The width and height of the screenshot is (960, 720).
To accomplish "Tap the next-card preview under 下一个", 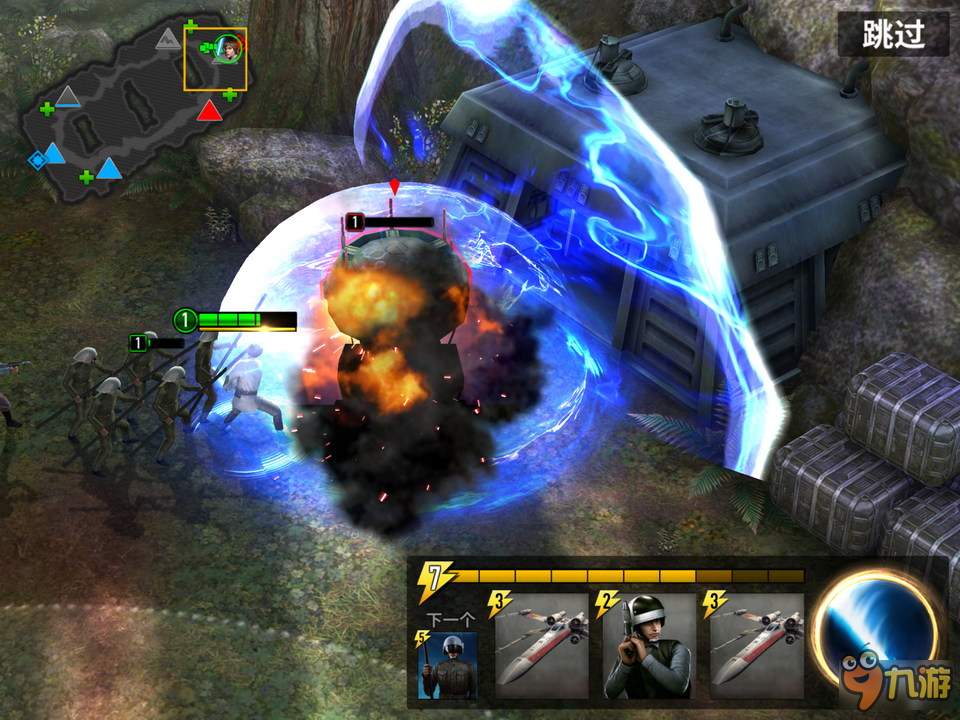I will click(x=447, y=664).
